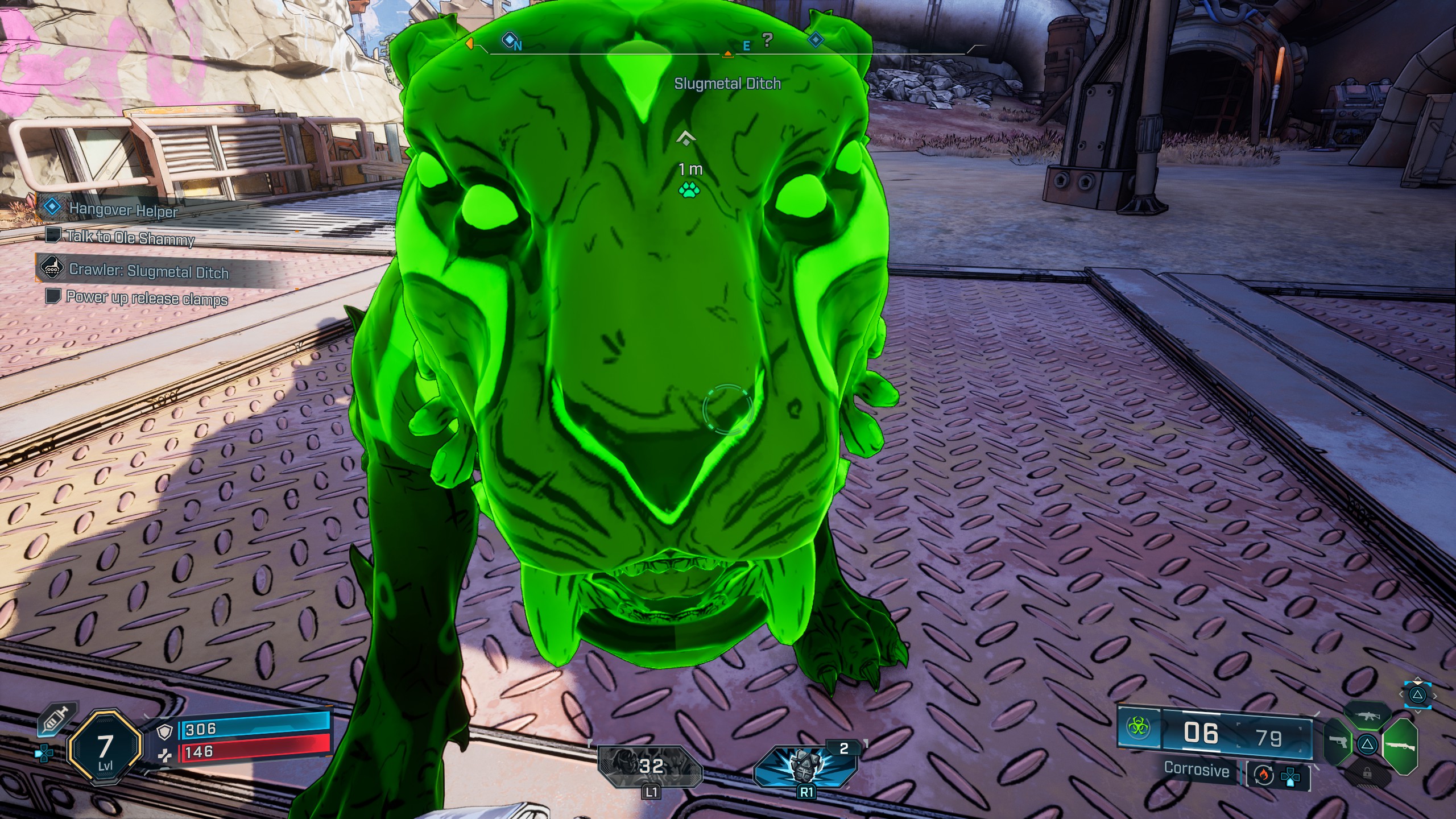Click the orange arrow at compass left edge
The image size is (1456, 819).
tap(470, 43)
